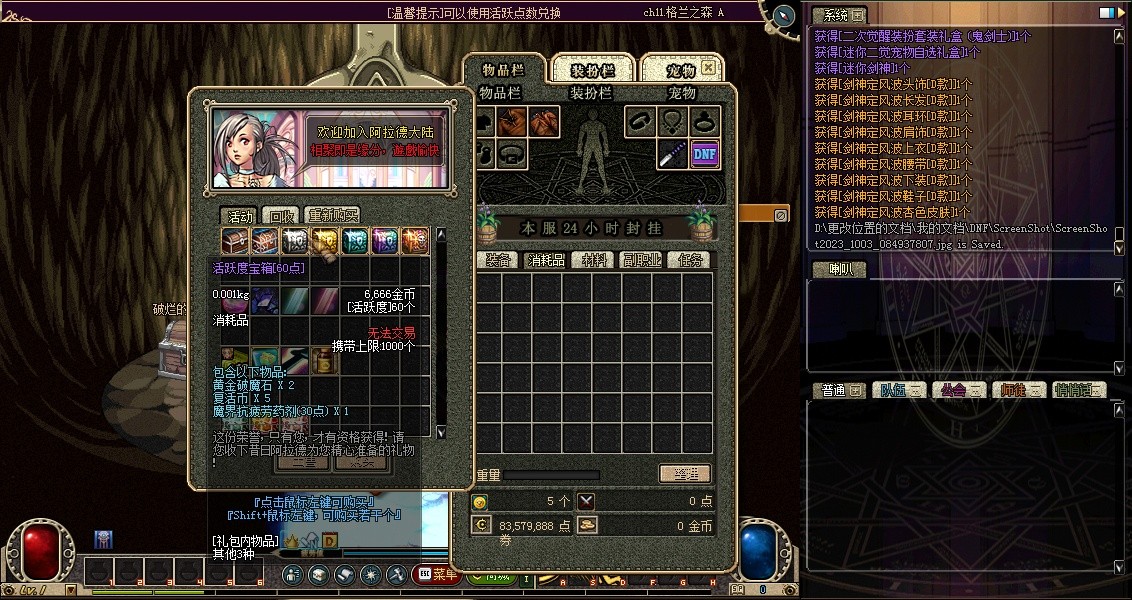Viewport: 1132px width, 600px height.
Task: Choose the purple activity chest icon
Action: pos(385,240)
